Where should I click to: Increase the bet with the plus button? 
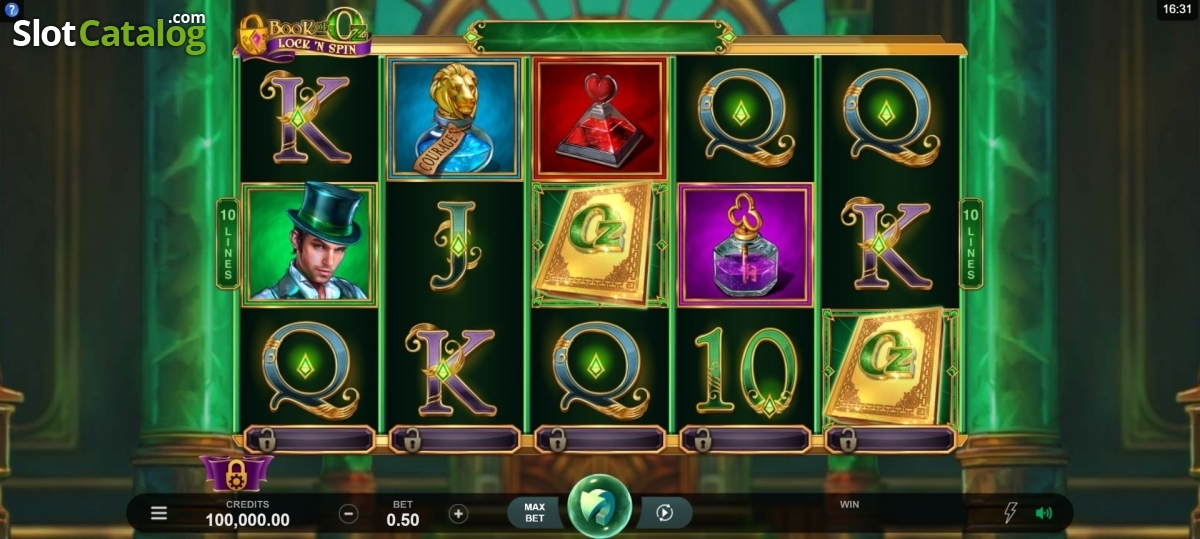click(458, 514)
